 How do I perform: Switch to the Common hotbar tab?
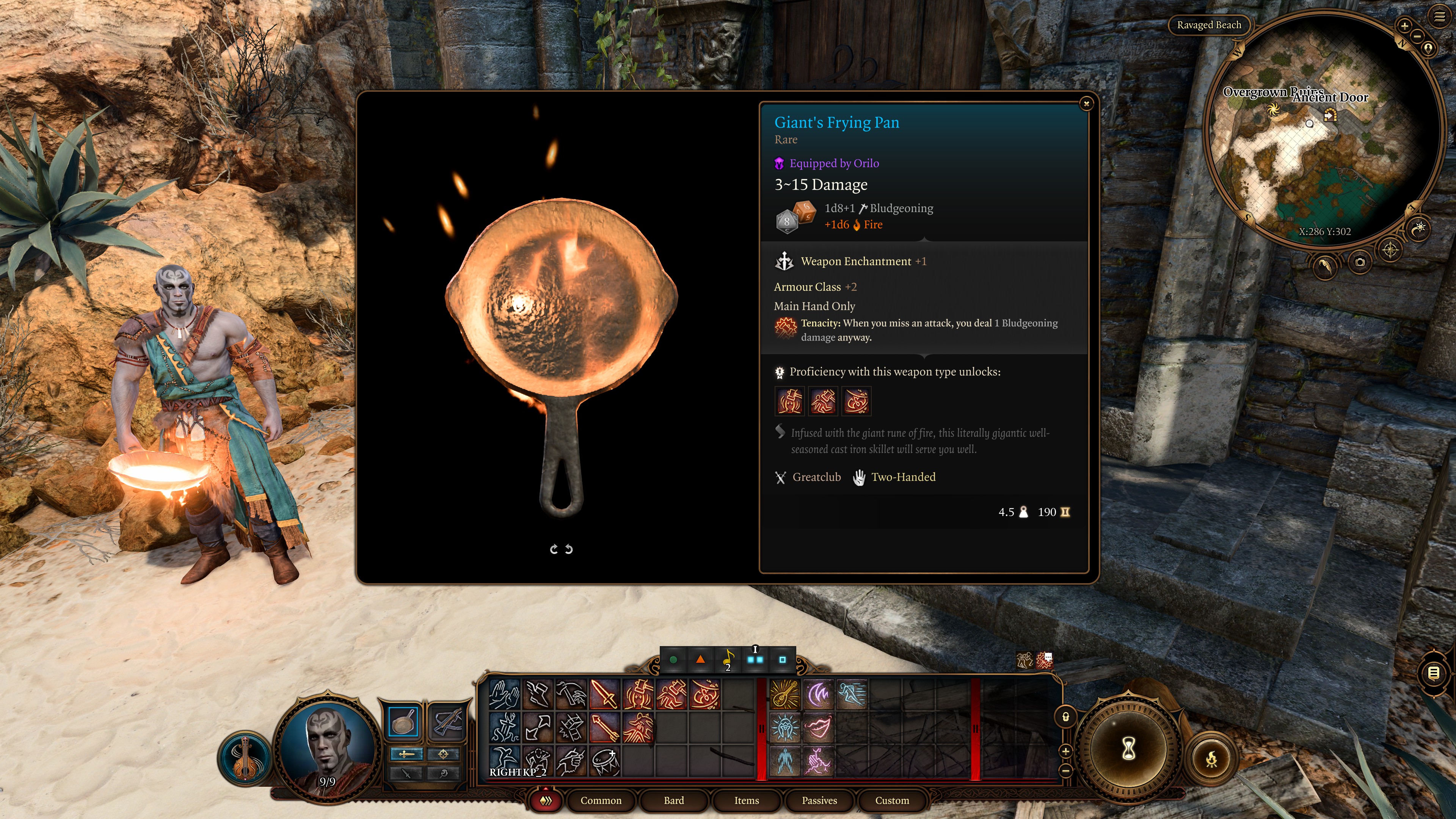point(600,800)
